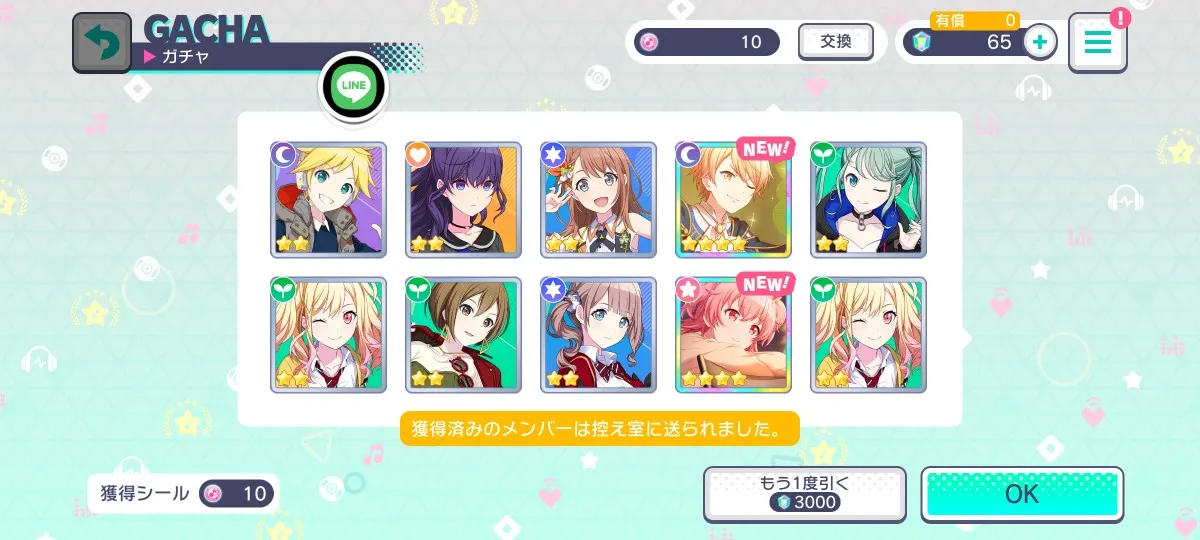1200x540 pixels.
Task: Open the short brown-haired girl in red card
Action: [463, 335]
